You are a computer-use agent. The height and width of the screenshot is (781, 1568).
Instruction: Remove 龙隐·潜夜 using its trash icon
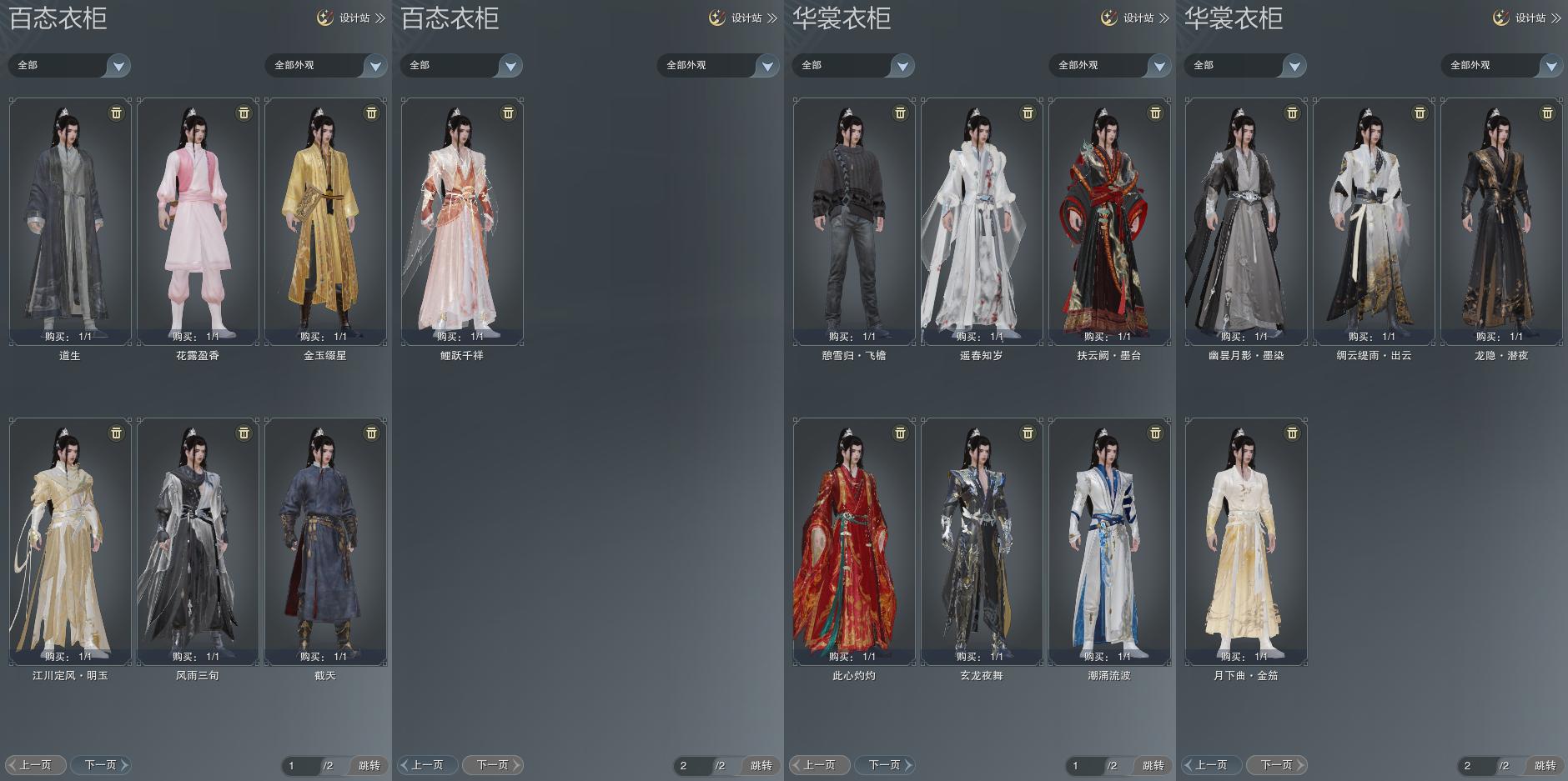[1547, 113]
